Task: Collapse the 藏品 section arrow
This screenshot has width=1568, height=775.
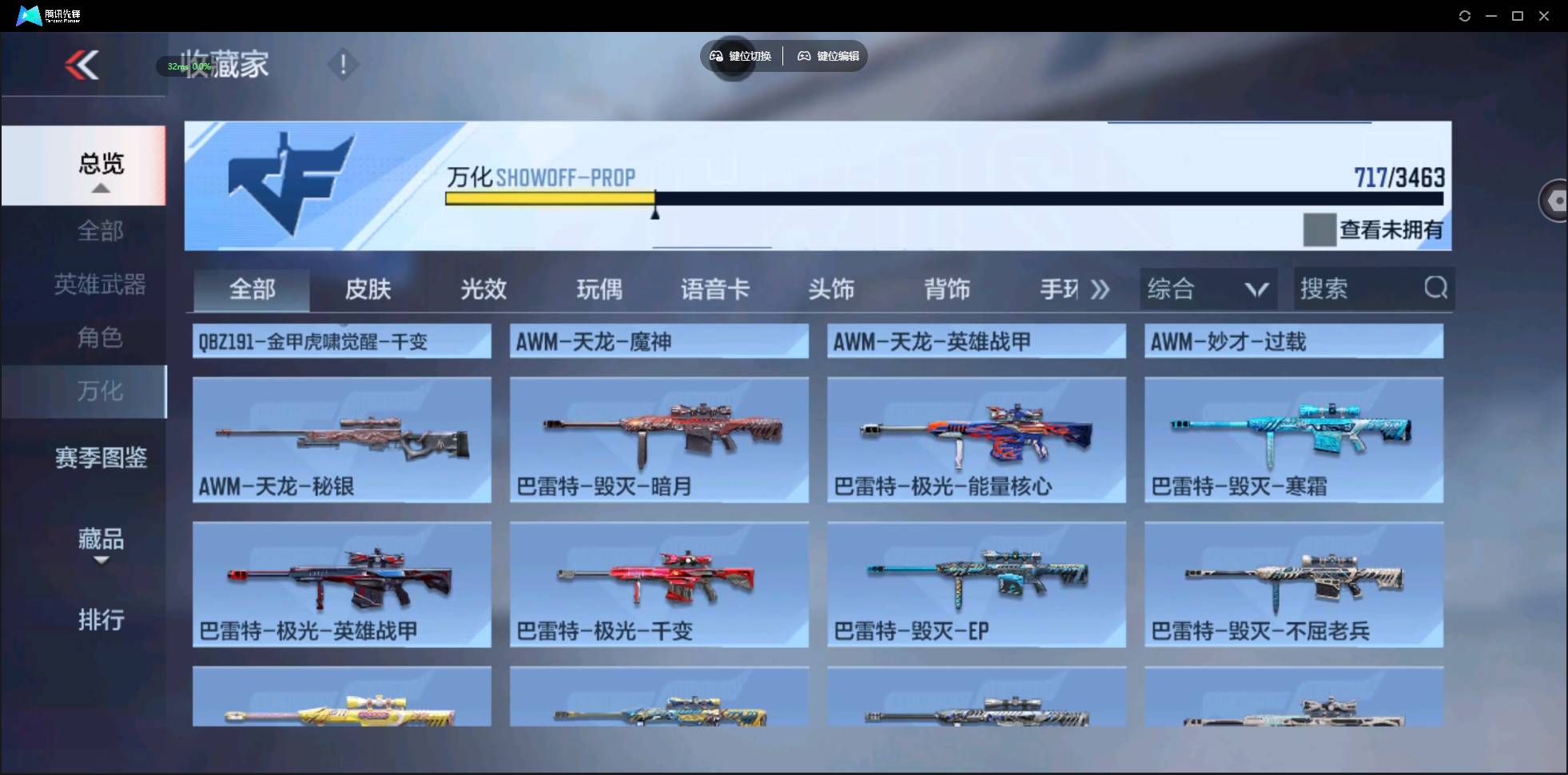Action: (x=101, y=559)
